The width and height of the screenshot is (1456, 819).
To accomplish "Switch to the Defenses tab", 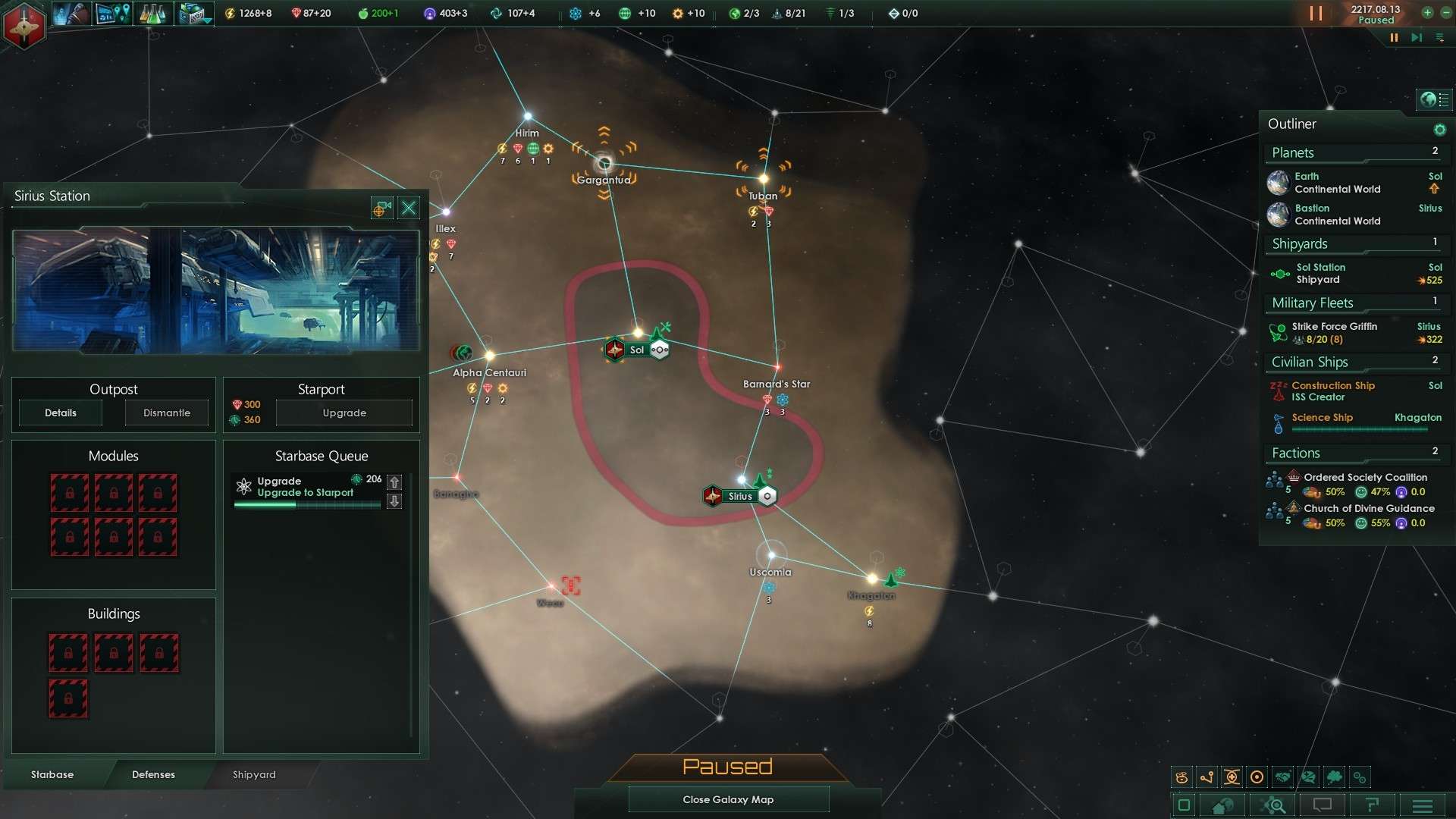I will tap(153, 774).
